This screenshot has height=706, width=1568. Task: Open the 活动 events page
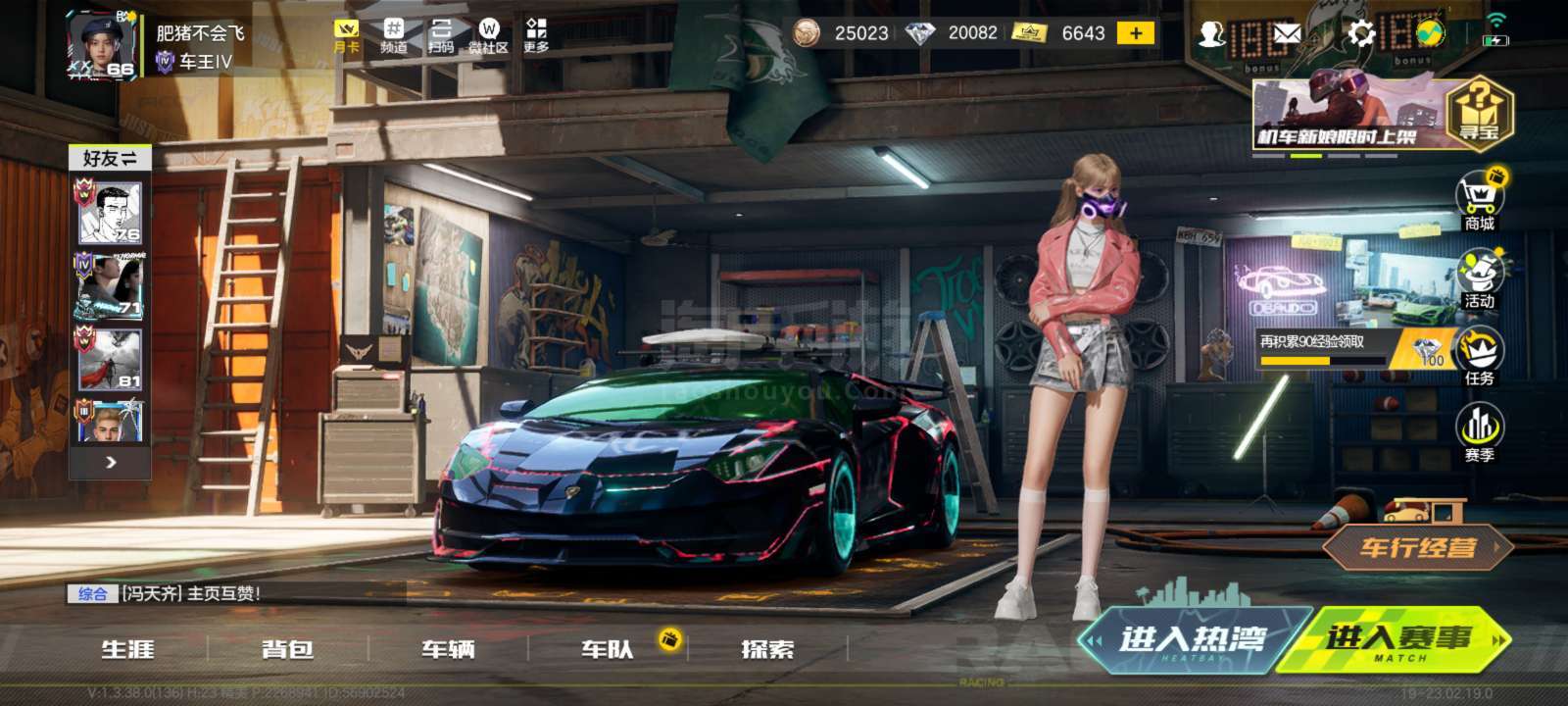1479,278
